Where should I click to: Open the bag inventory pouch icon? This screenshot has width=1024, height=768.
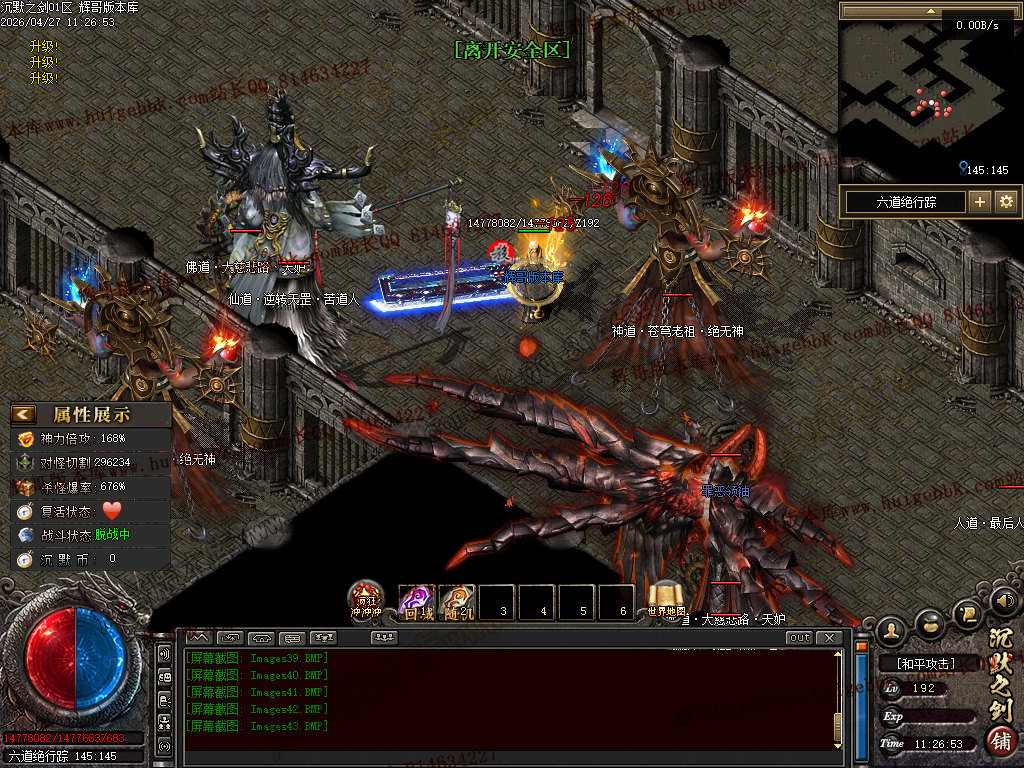point(931,622)
